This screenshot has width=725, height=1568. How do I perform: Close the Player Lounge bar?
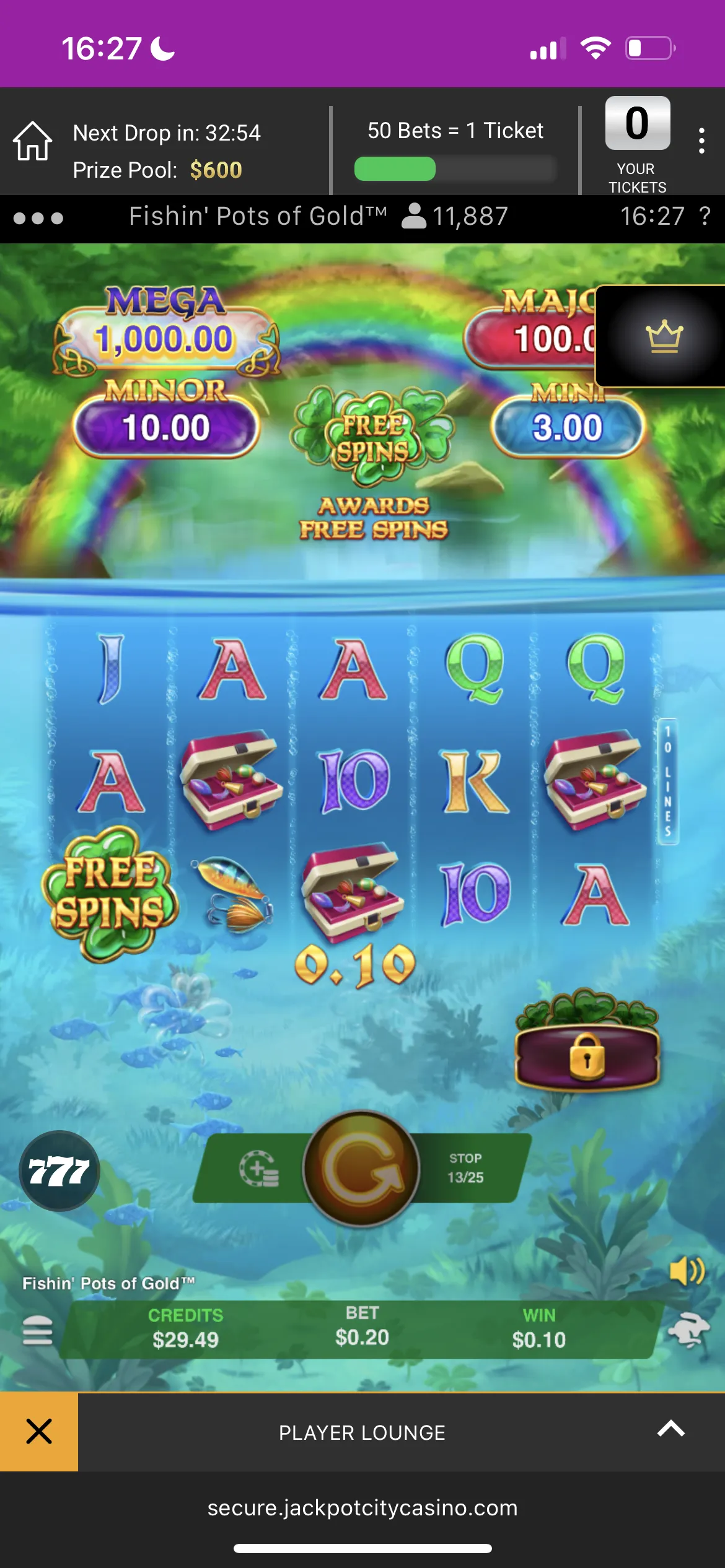pyautogui.click(x=39, y=1431)
